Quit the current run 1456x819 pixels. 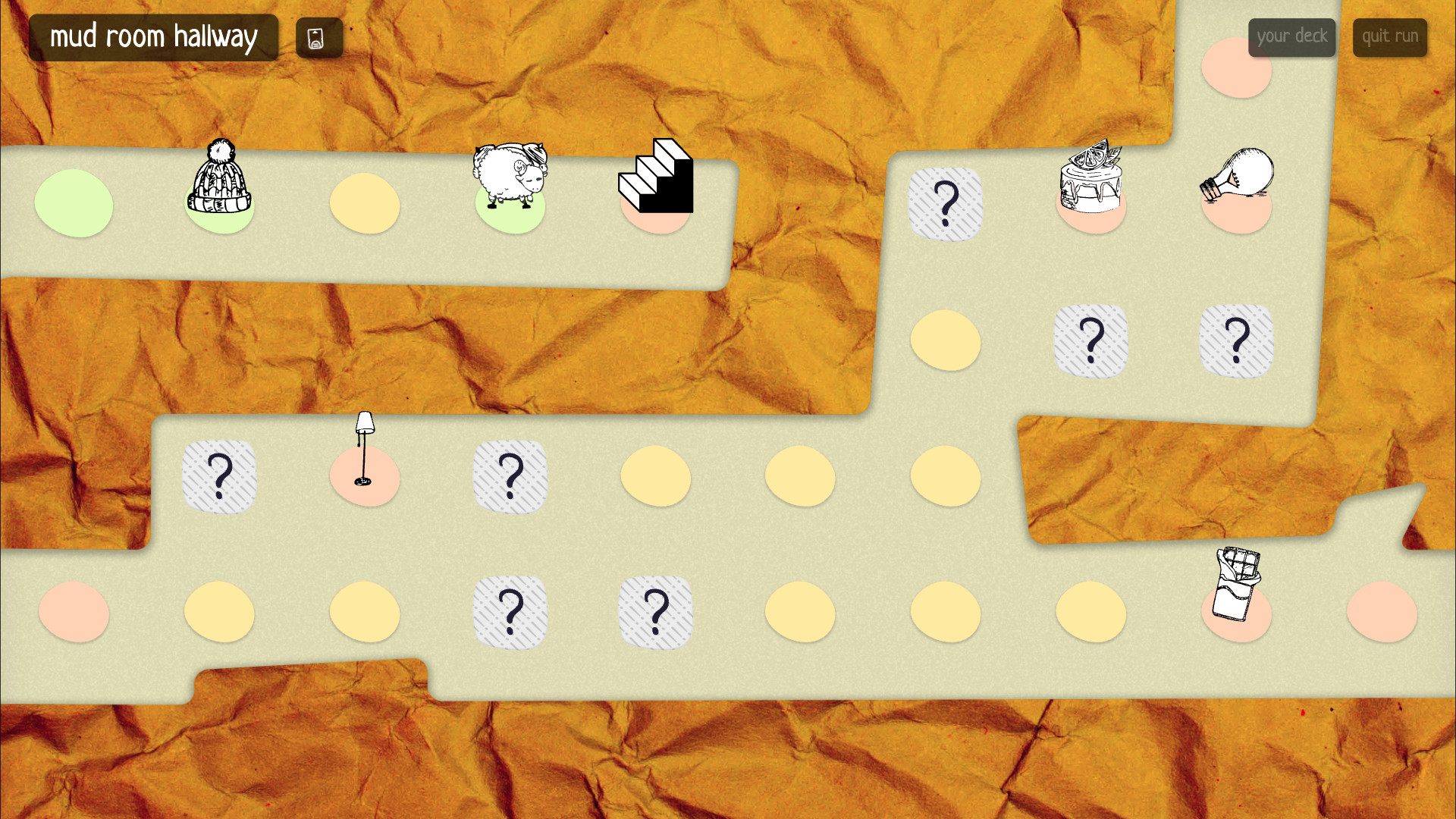tap(1390, 36)
